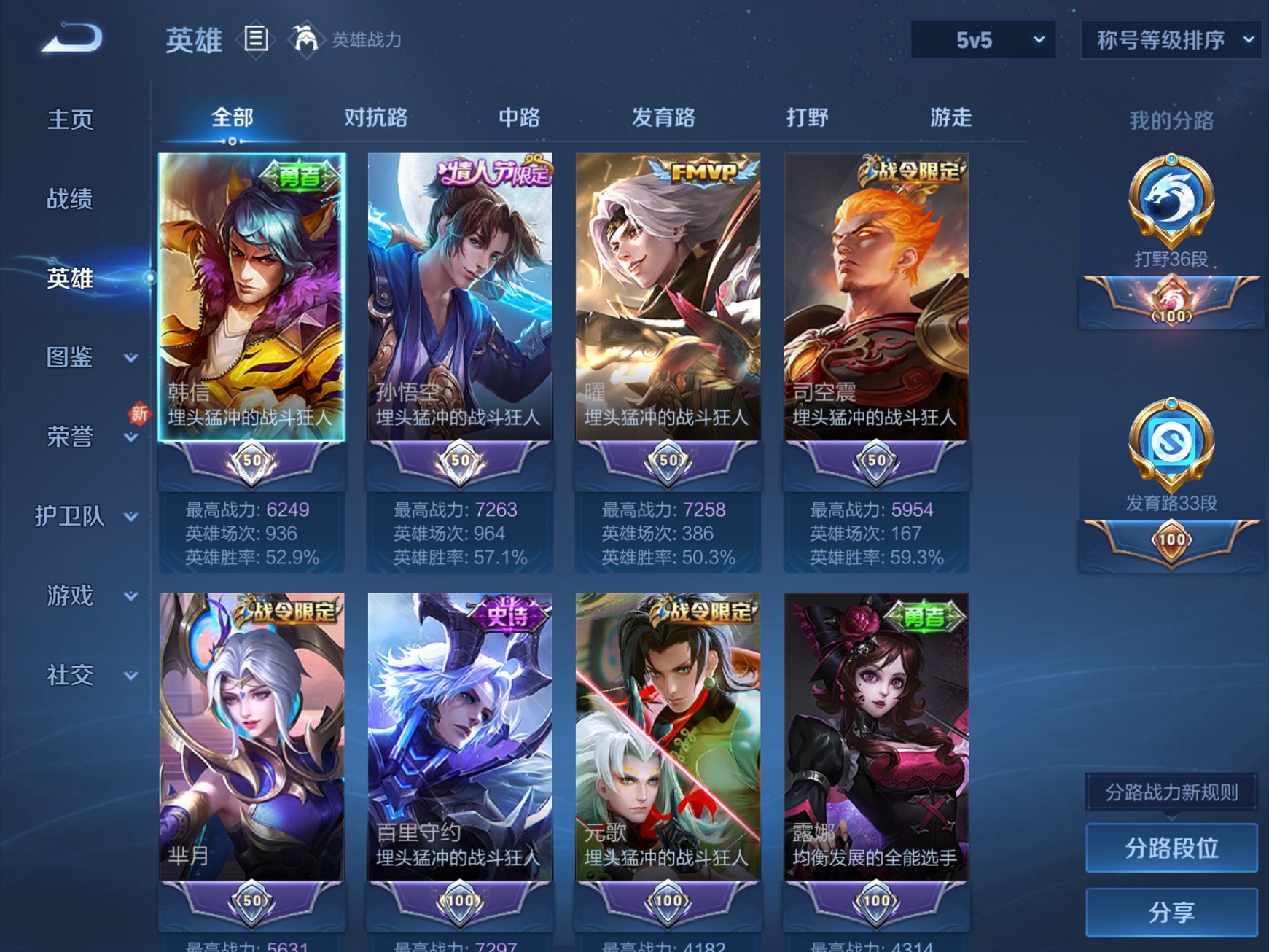Click the 勇者 badge on 韩信's card
This screenshot has width=1269, height=952.
tap(300, 173)
